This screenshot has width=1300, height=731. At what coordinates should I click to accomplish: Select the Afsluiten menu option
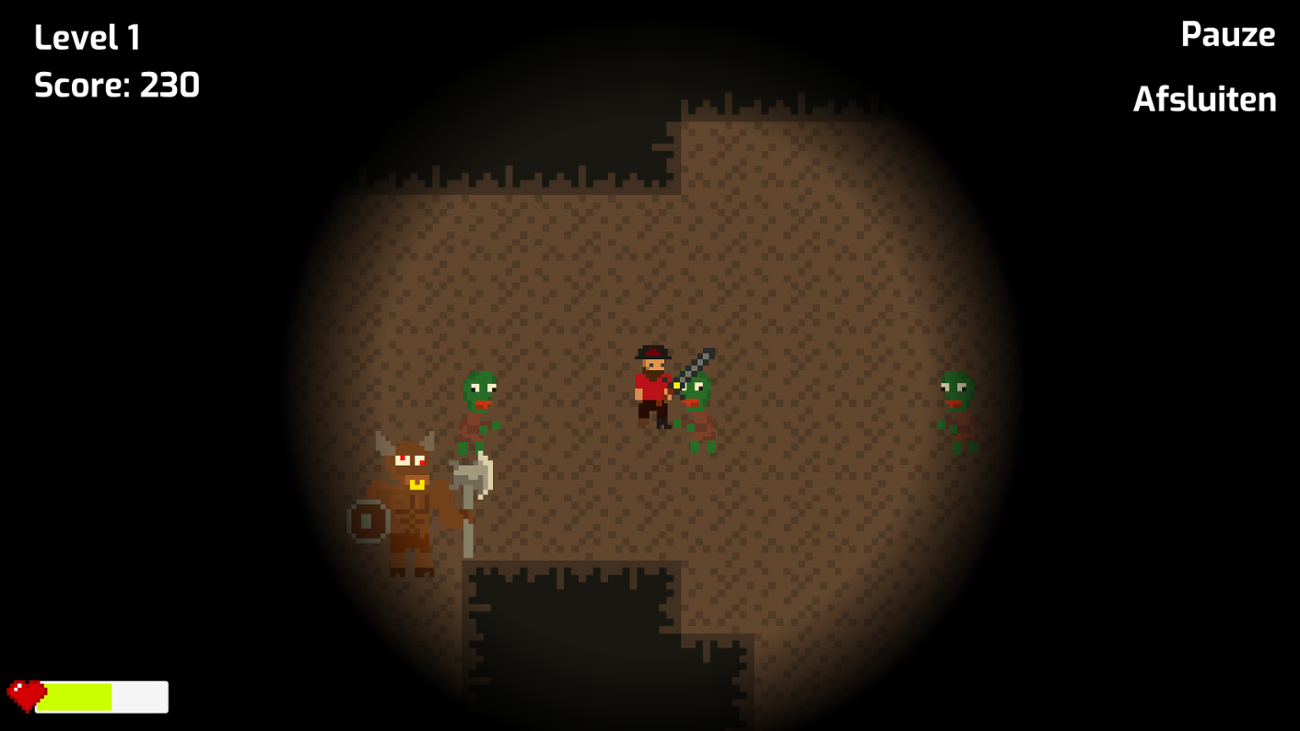click(x=1204, y=99)
